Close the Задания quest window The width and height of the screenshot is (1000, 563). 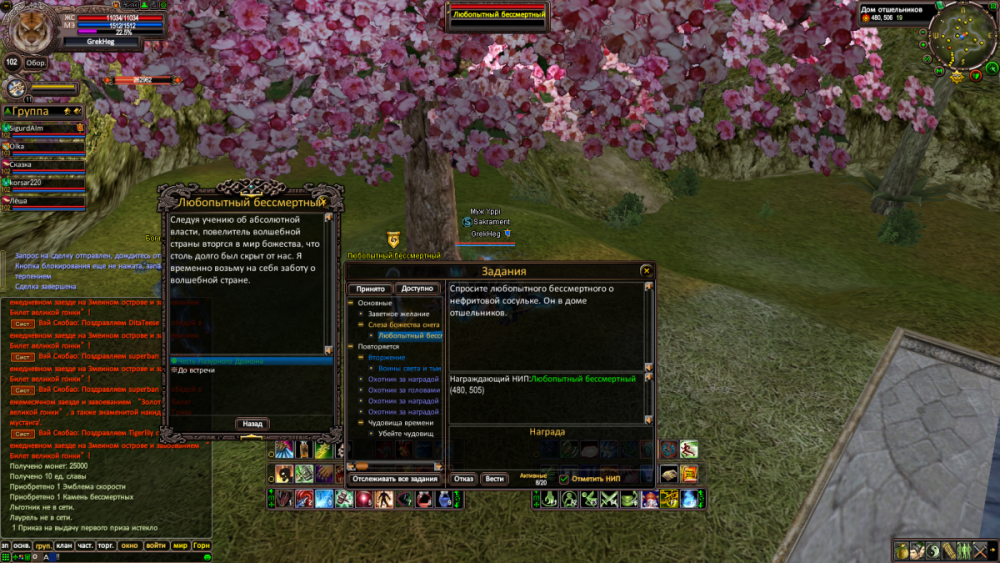646,271
